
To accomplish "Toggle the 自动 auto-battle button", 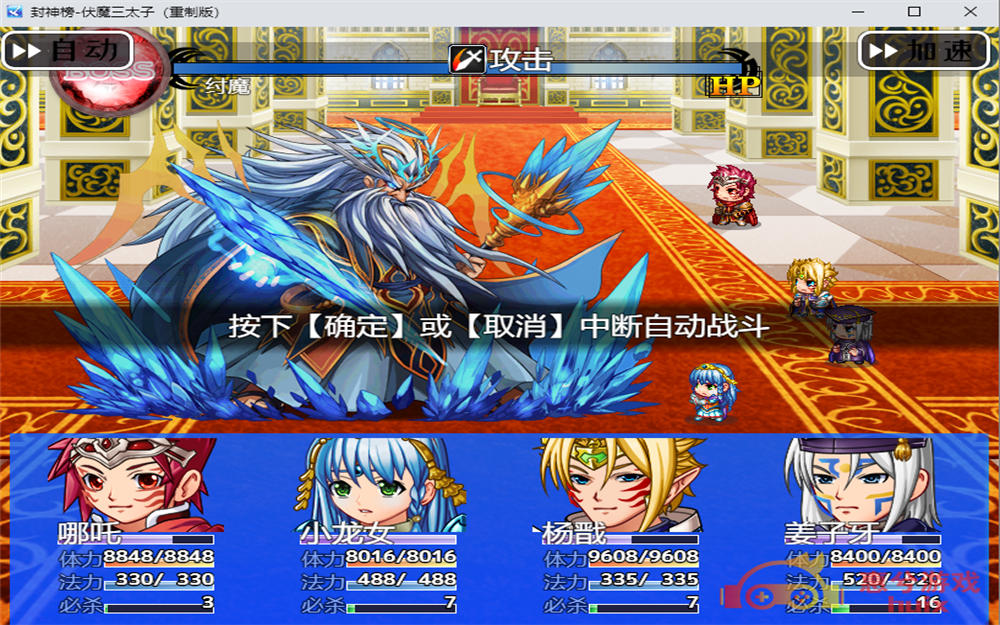I will 68,50.
